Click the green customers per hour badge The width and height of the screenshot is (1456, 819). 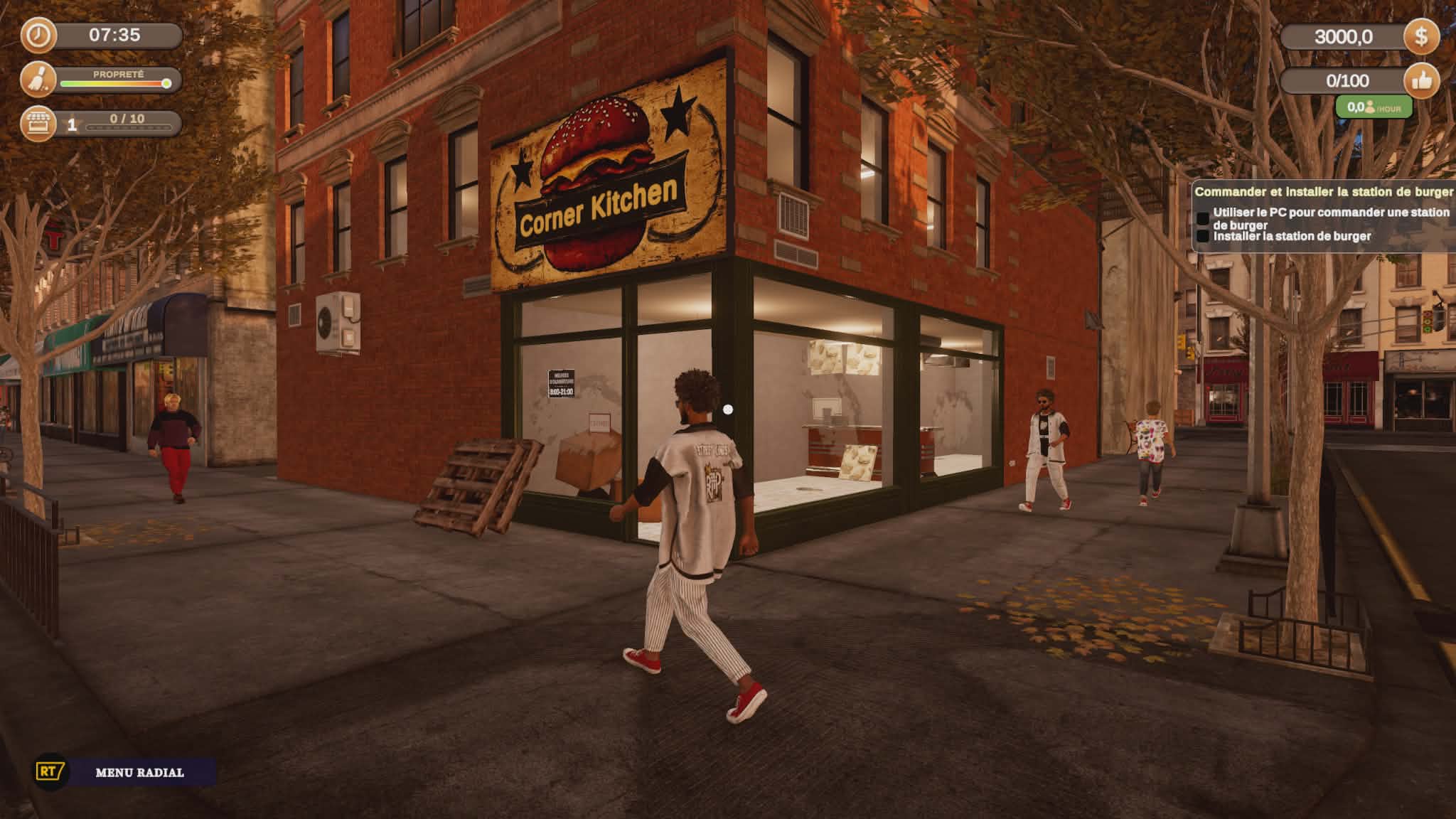(x=1373, y=108)
